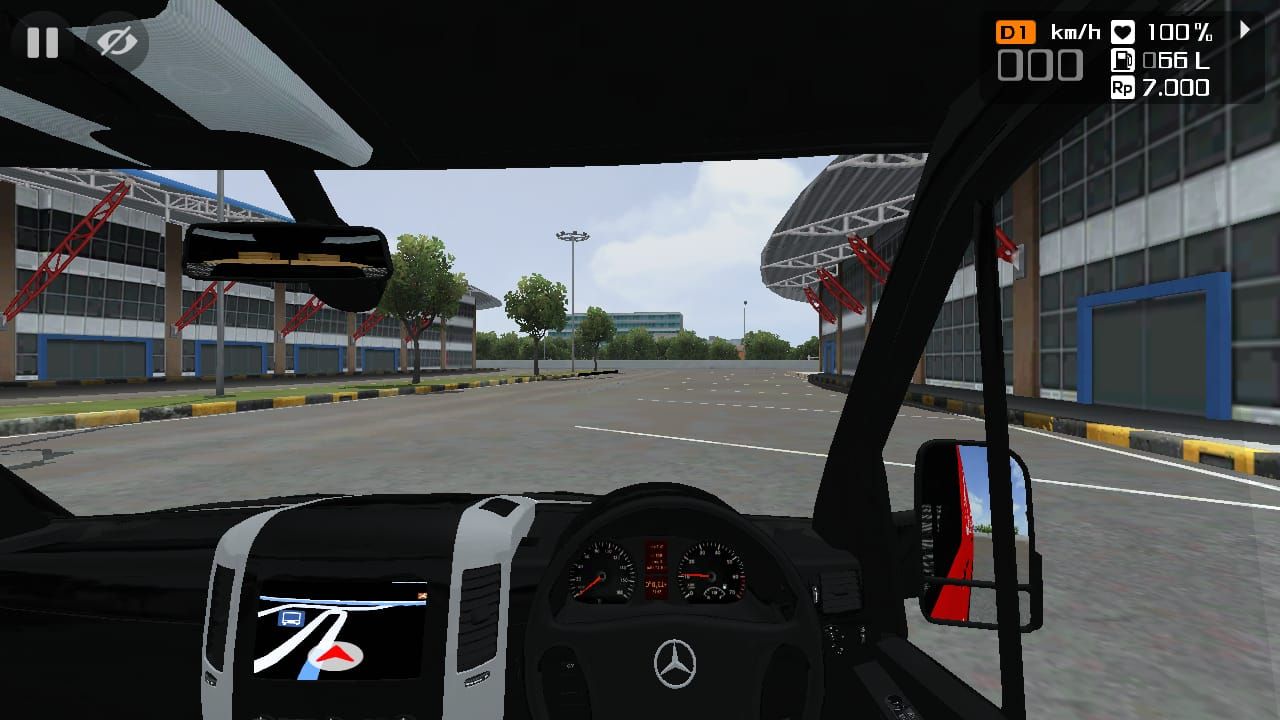The width and height of the screenshot is (1280, 720).
Task: Select the 7.000 rupiah balance display
Action: tap(1178, 88)
